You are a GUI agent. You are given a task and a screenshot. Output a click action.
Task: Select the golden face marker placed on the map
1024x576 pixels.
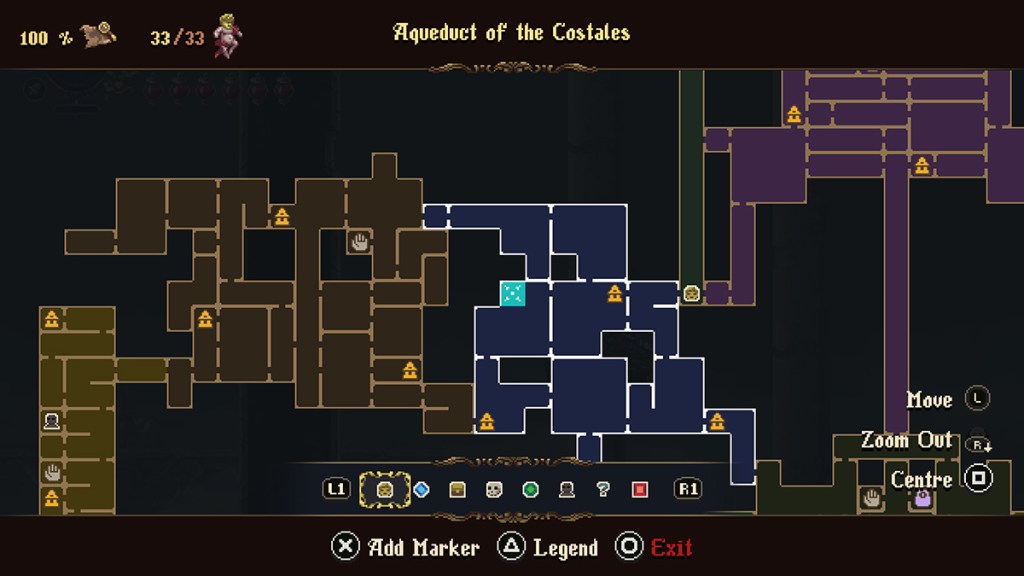click(x=691, y=293)
